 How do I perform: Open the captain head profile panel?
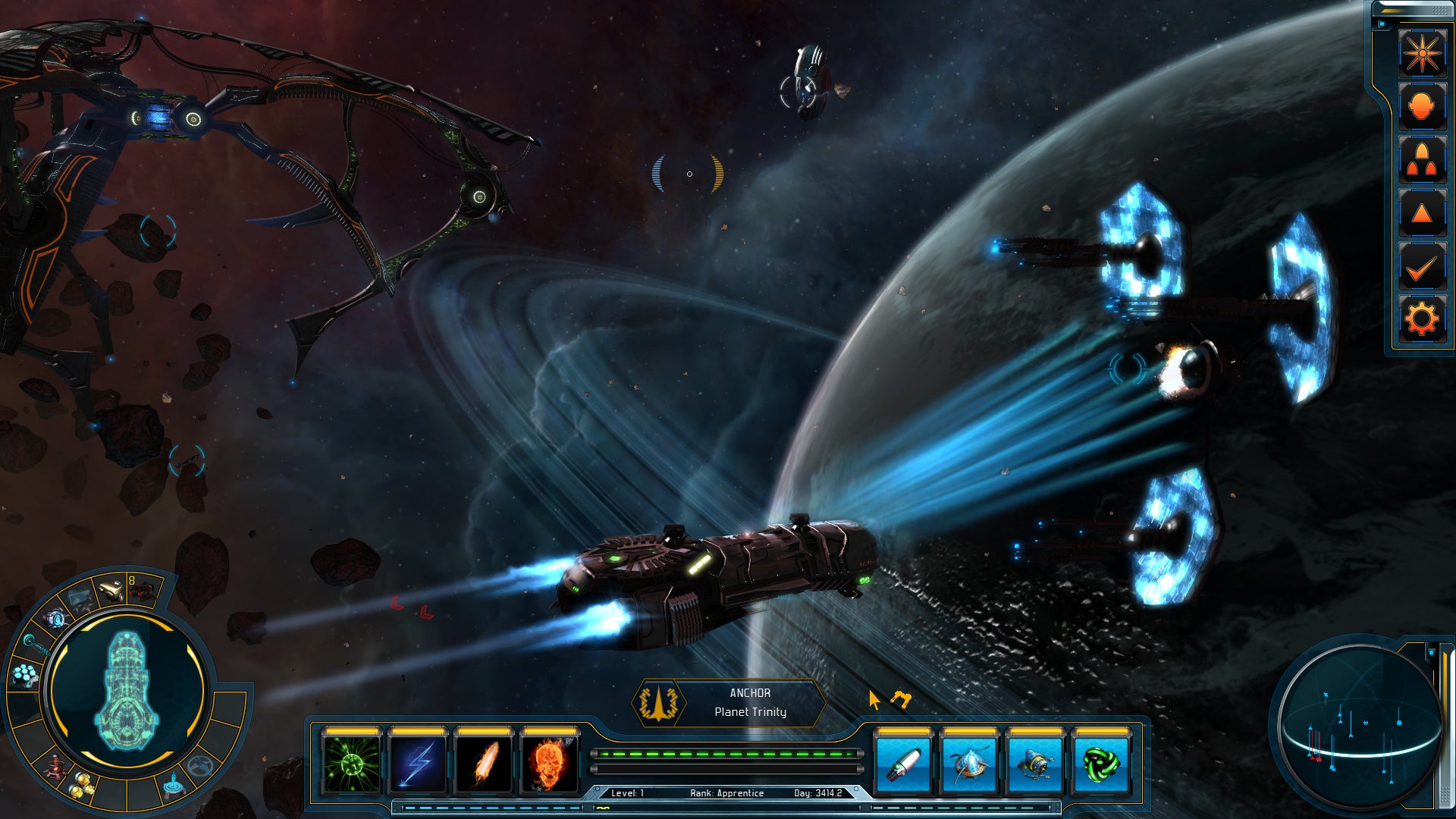1421,106
